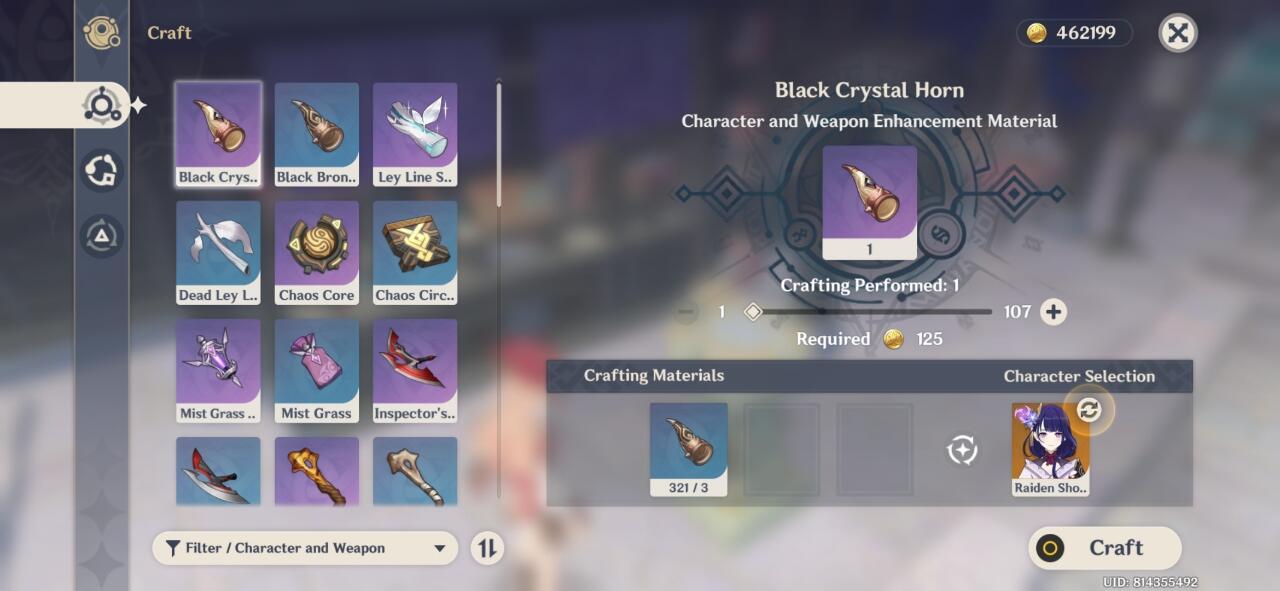Screen dimensions: 1280x591
Task: Open the third triangle category tab
Action: click(102, 236)
